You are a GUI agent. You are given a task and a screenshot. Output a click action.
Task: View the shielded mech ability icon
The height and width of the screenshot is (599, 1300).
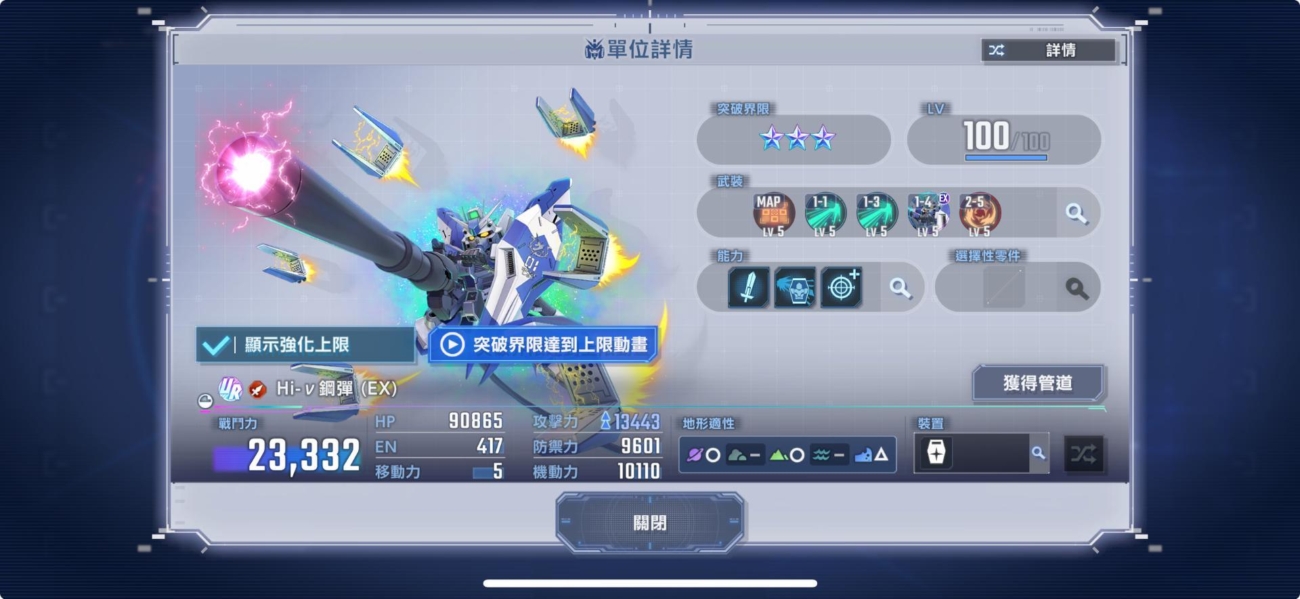pos(795,288)
